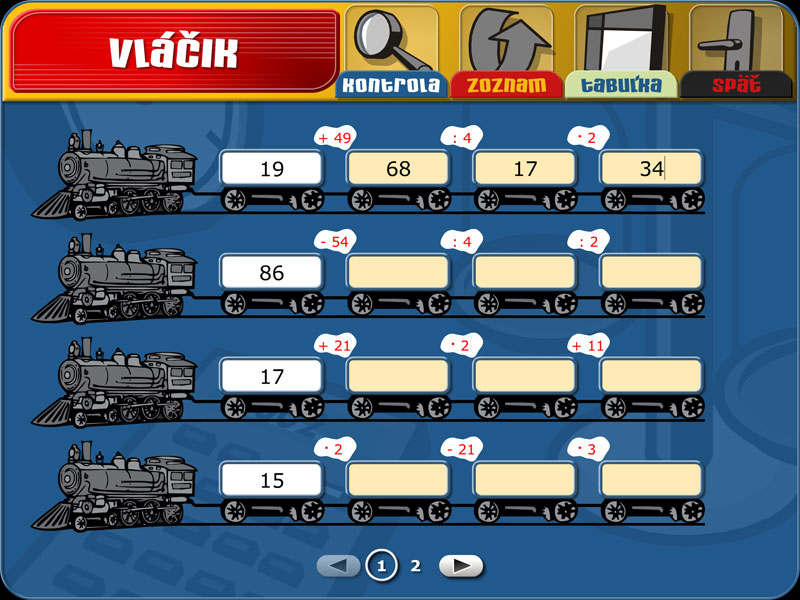Switch to page 2

(x=416, y=566)
